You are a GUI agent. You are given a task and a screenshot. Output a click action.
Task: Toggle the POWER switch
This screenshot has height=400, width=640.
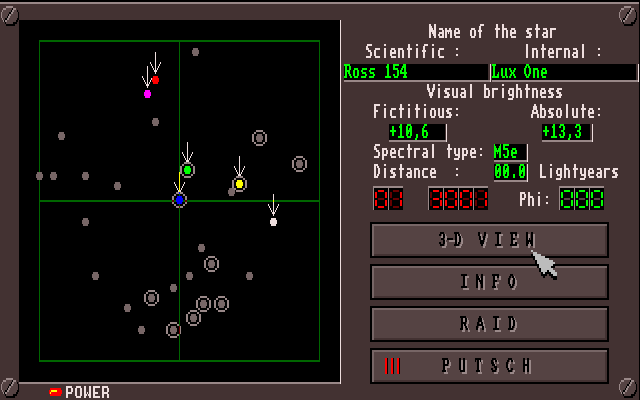coord(56,392)
